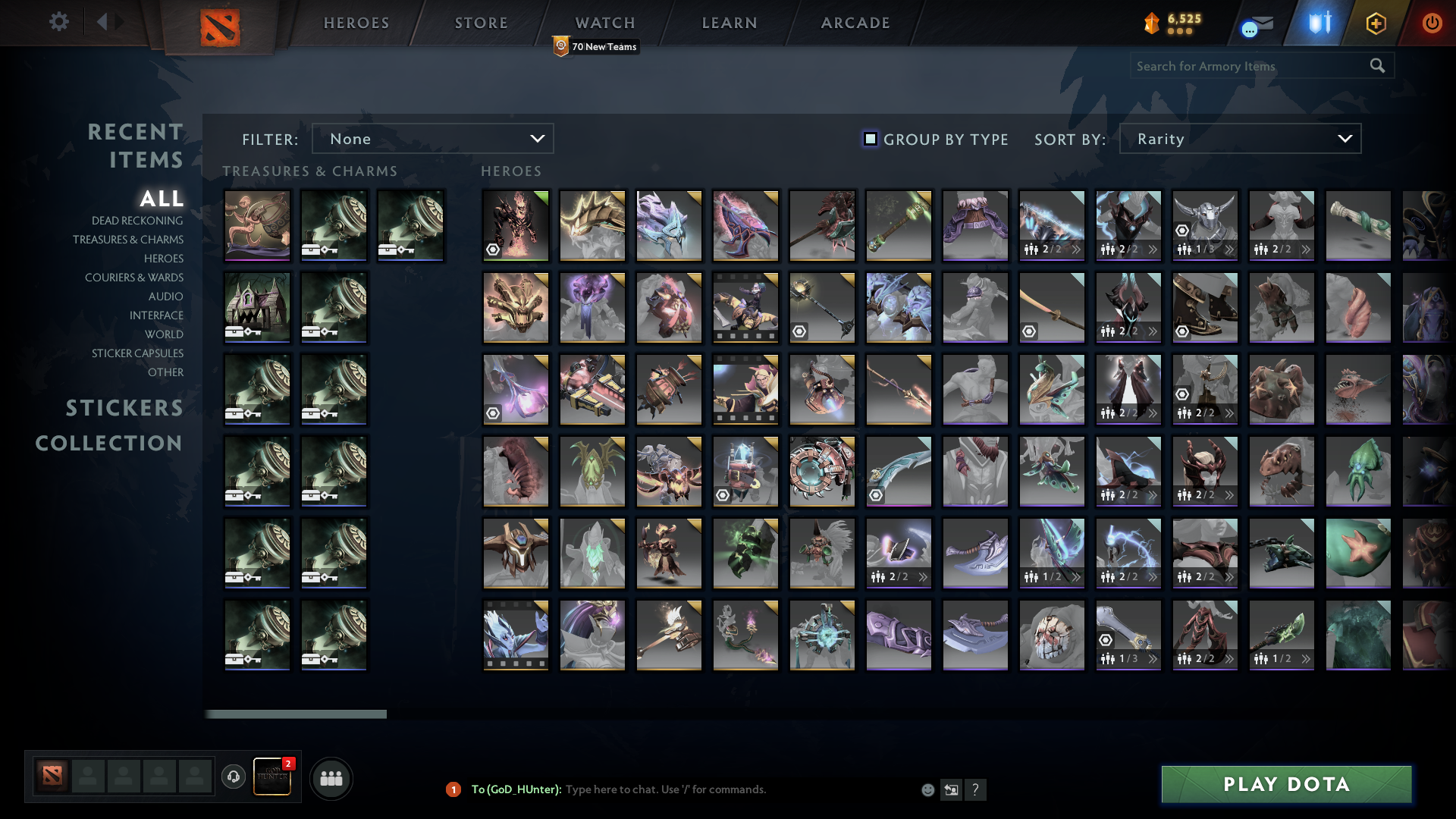1456x819 pixels.
Task: Click the GoD Hunter battle pass thumbnail
Action: [273, 777]
